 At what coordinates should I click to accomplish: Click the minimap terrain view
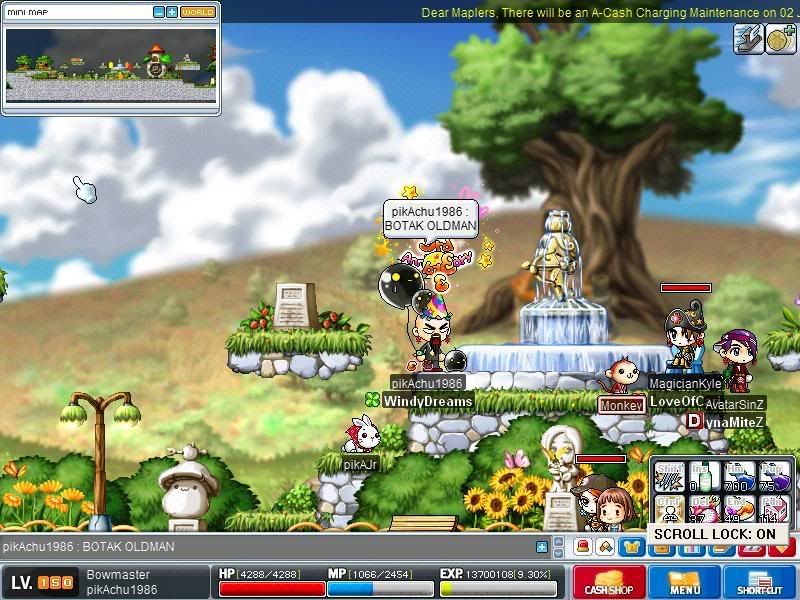click(110, 64)
